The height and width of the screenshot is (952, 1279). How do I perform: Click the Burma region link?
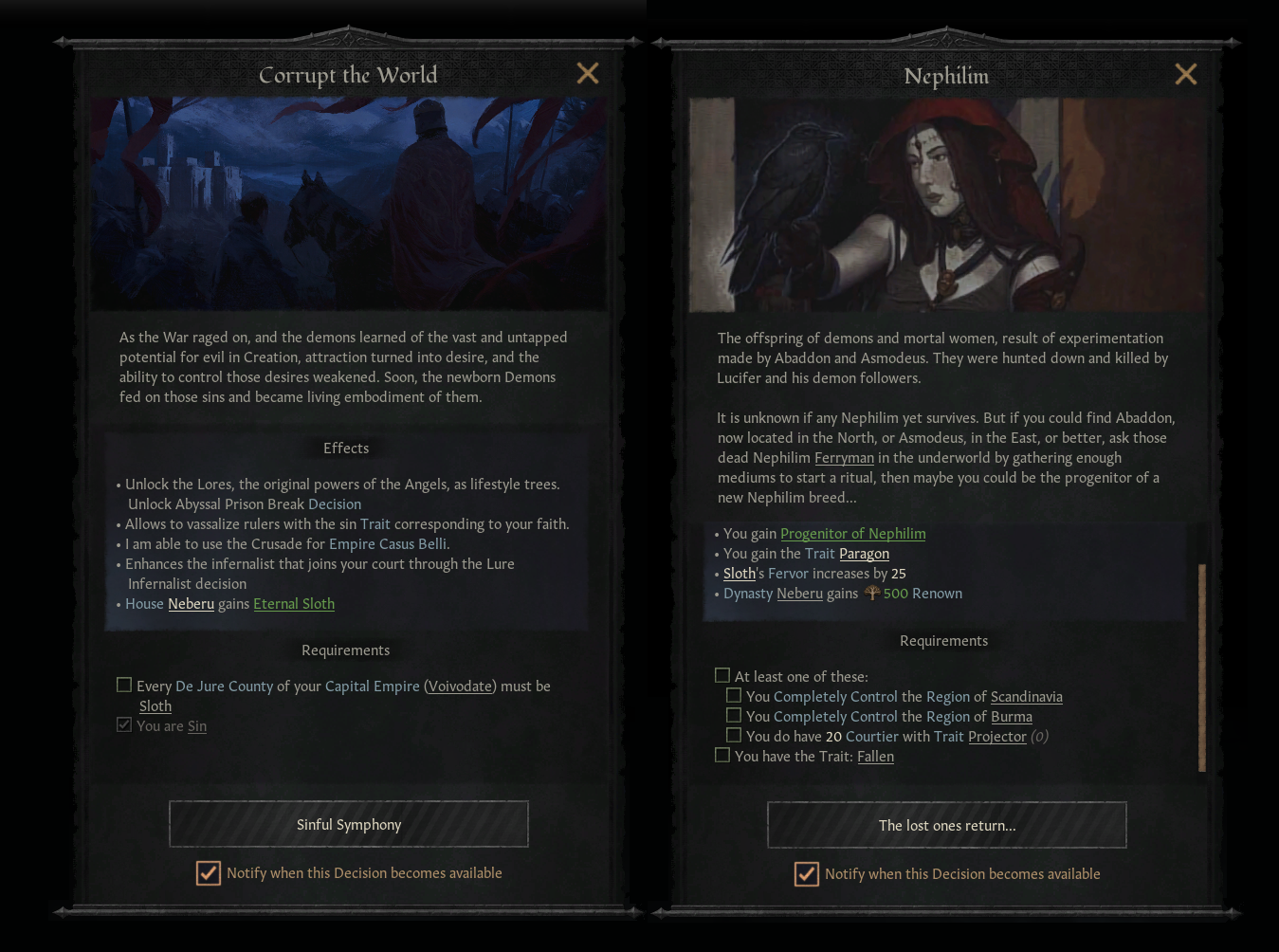1011,716
